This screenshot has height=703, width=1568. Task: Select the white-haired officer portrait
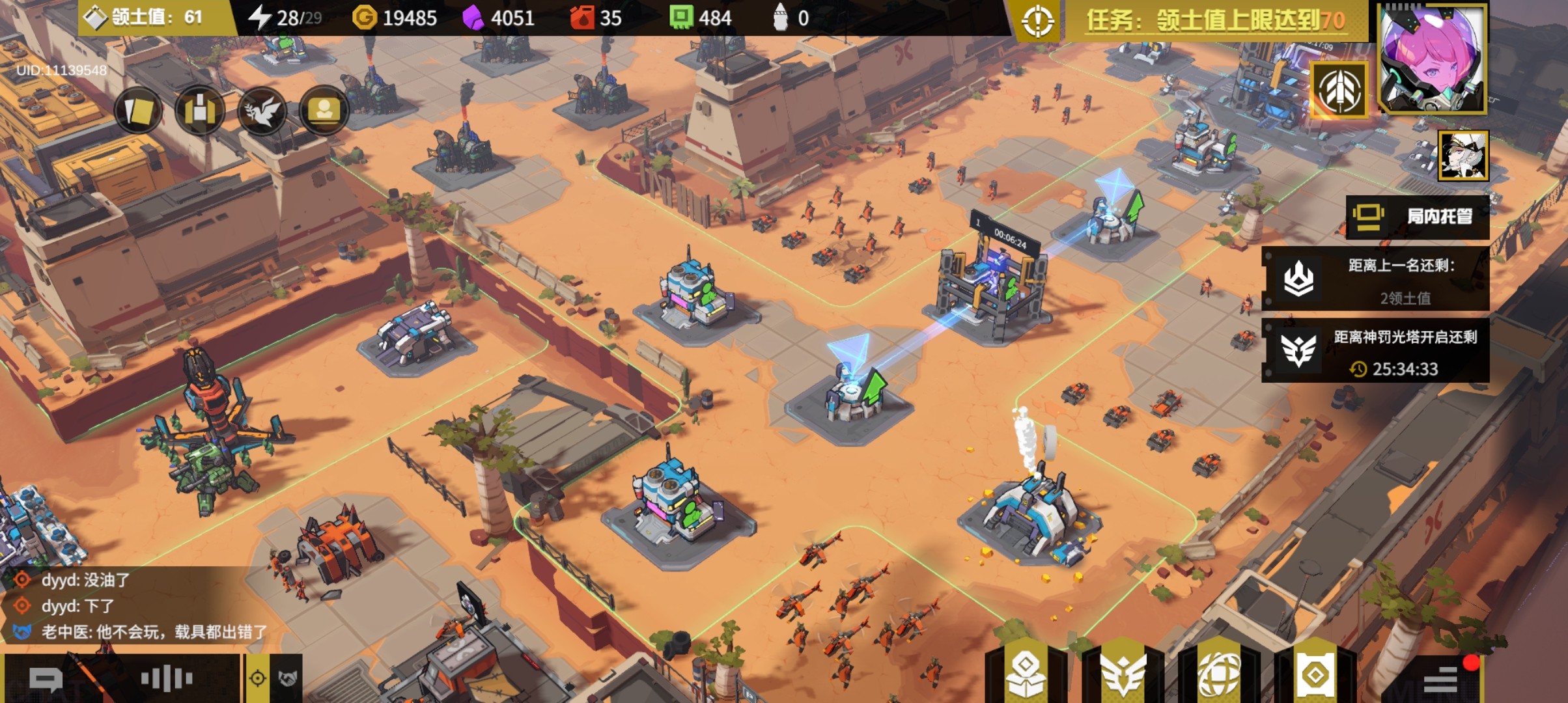[x=1463, y=155]
